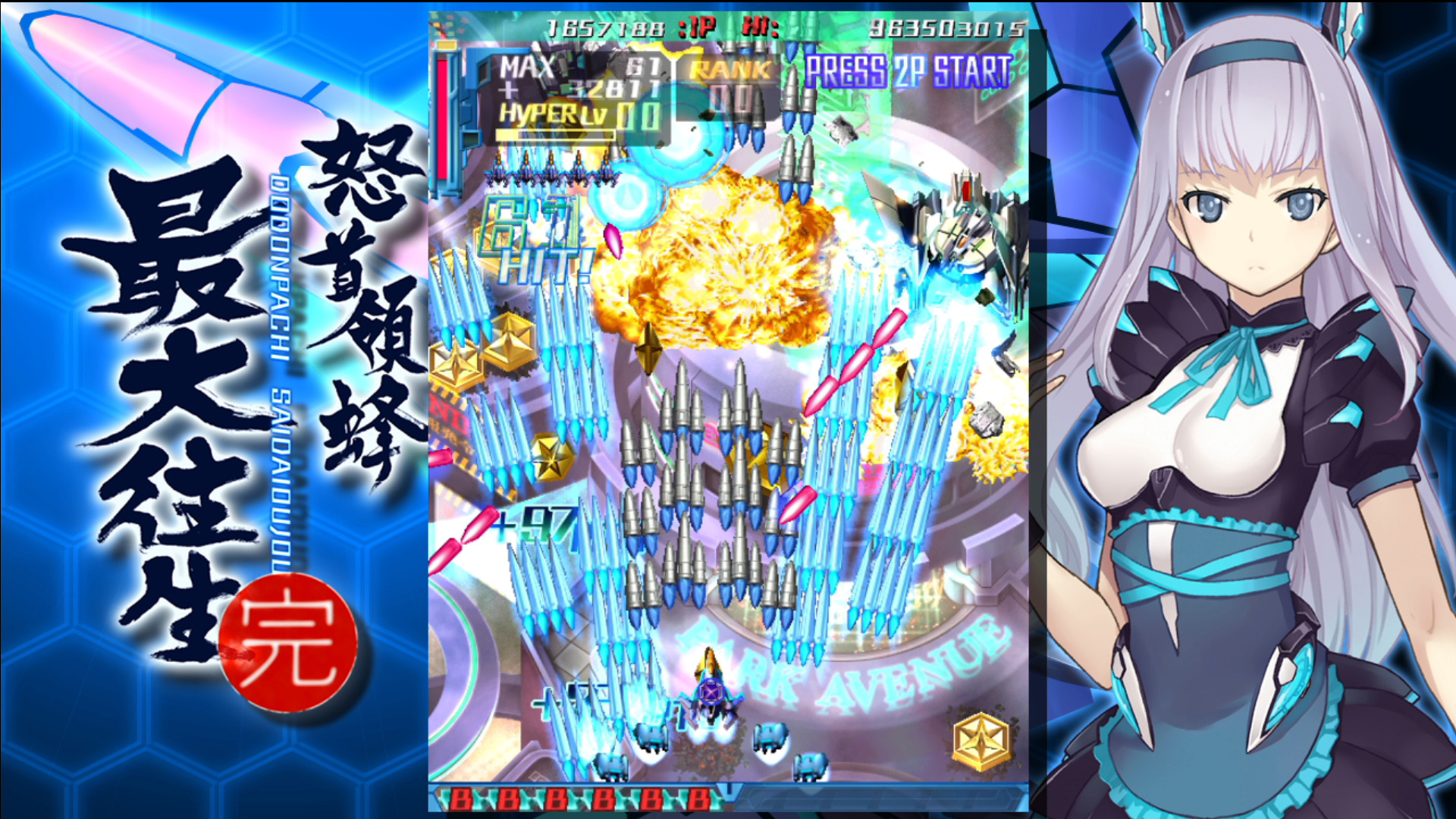Screen dimensions: 1456x819
Task: Collapse the HYPER Lv display box
Action: (565, 114)
